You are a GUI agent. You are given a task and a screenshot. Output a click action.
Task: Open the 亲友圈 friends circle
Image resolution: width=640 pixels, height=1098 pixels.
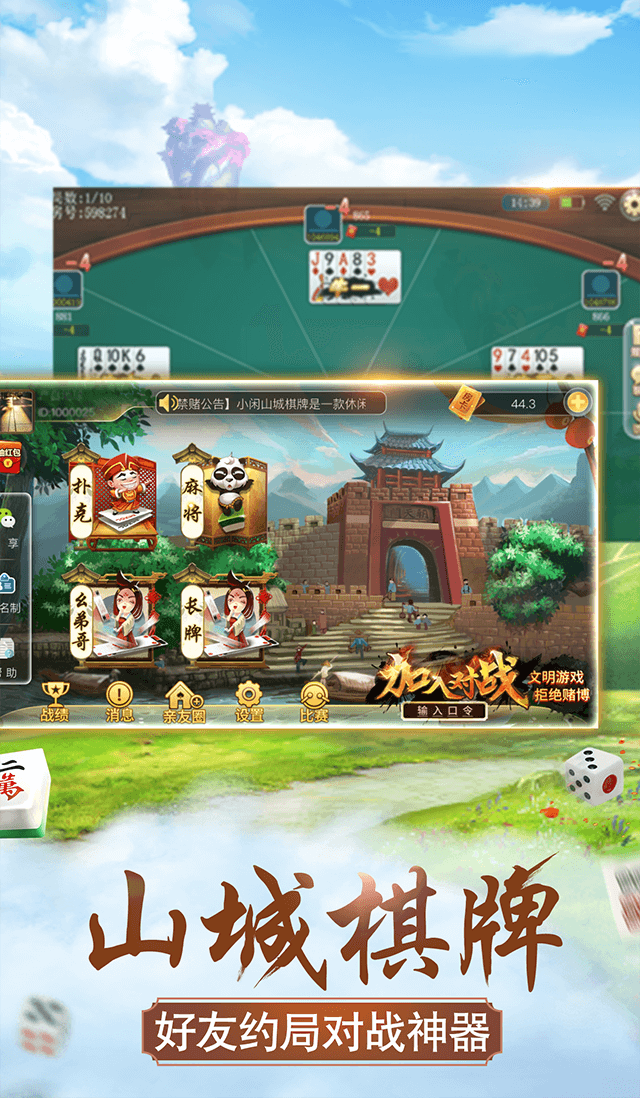point(183,700)
